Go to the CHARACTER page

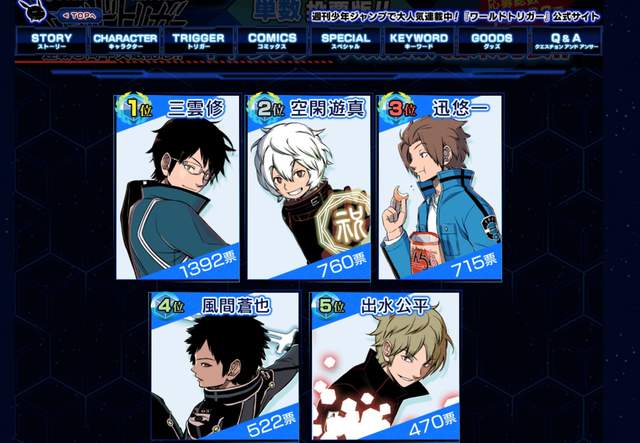pyautogui.click(x=125, y=41)
